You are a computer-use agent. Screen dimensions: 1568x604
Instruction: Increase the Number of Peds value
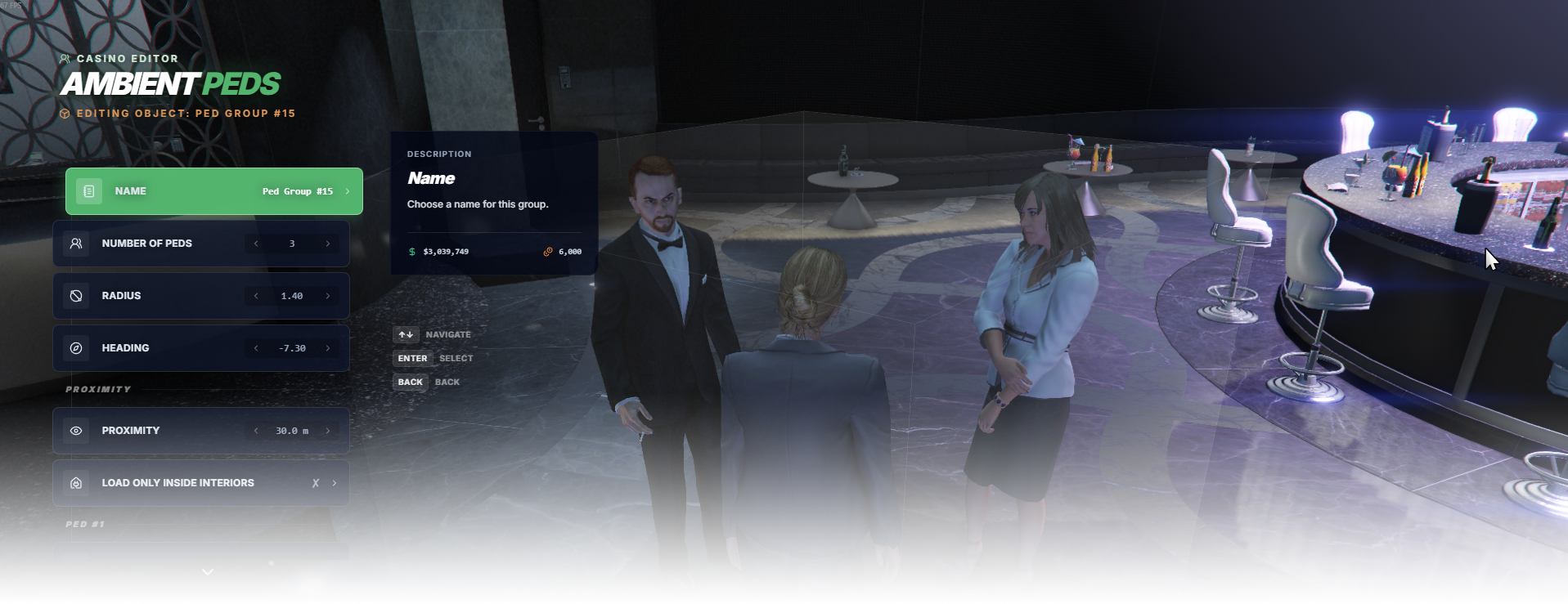coord(328,244)
